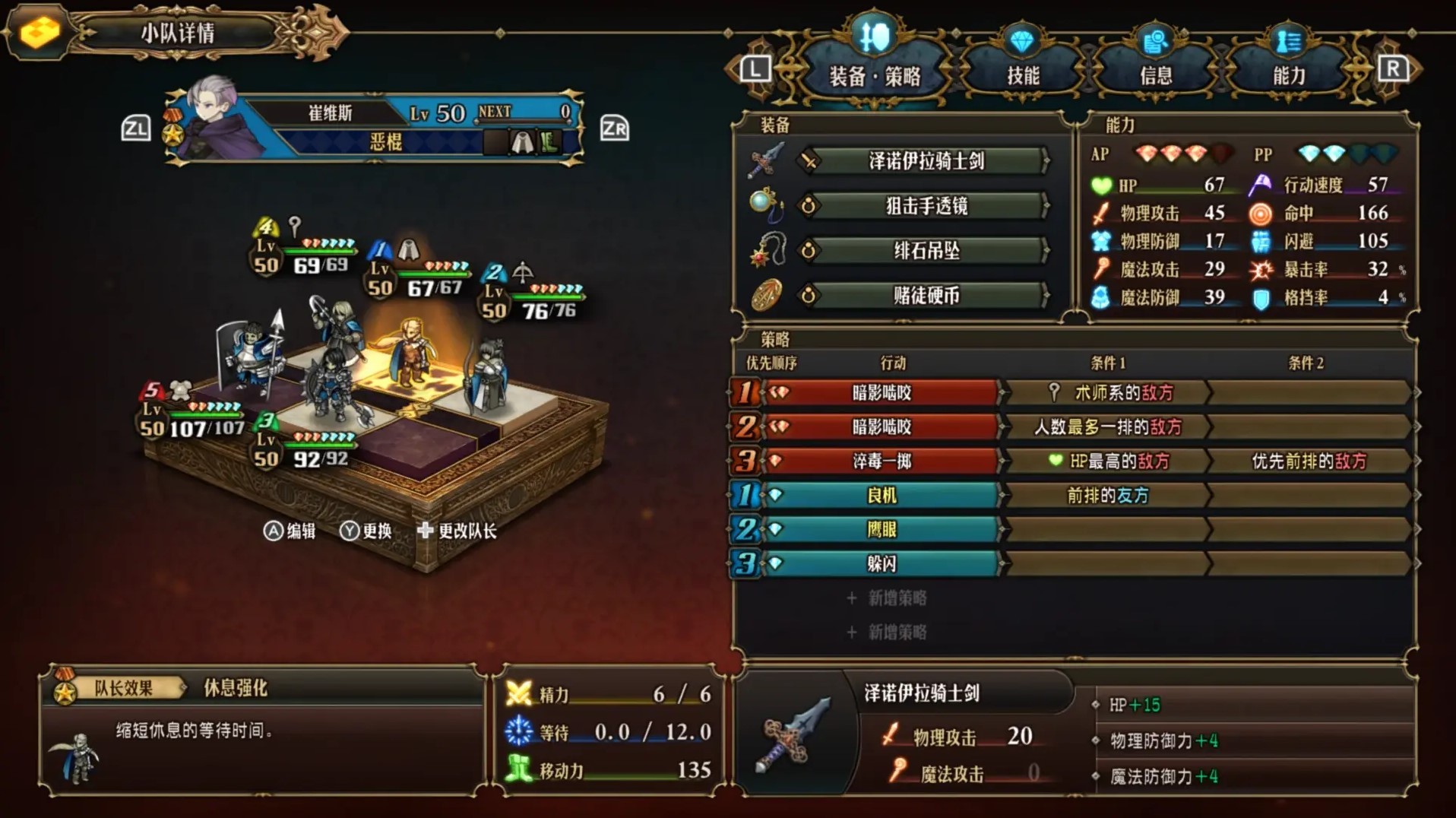Toggle the gem on the 躲闪 strategy row
Image resolution: width=1456 pixels, height=818 pixels.
pyautogui.click(x=777, y=564)
